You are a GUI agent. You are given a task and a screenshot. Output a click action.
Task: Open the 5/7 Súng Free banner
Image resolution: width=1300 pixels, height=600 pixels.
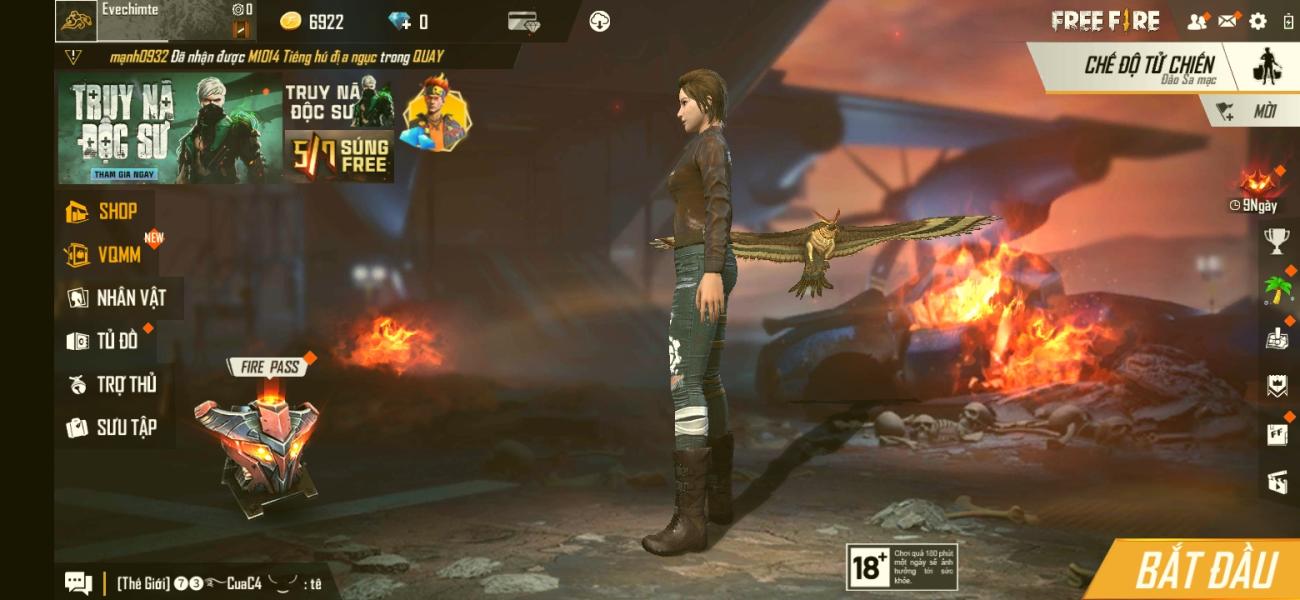pos(339,155)
